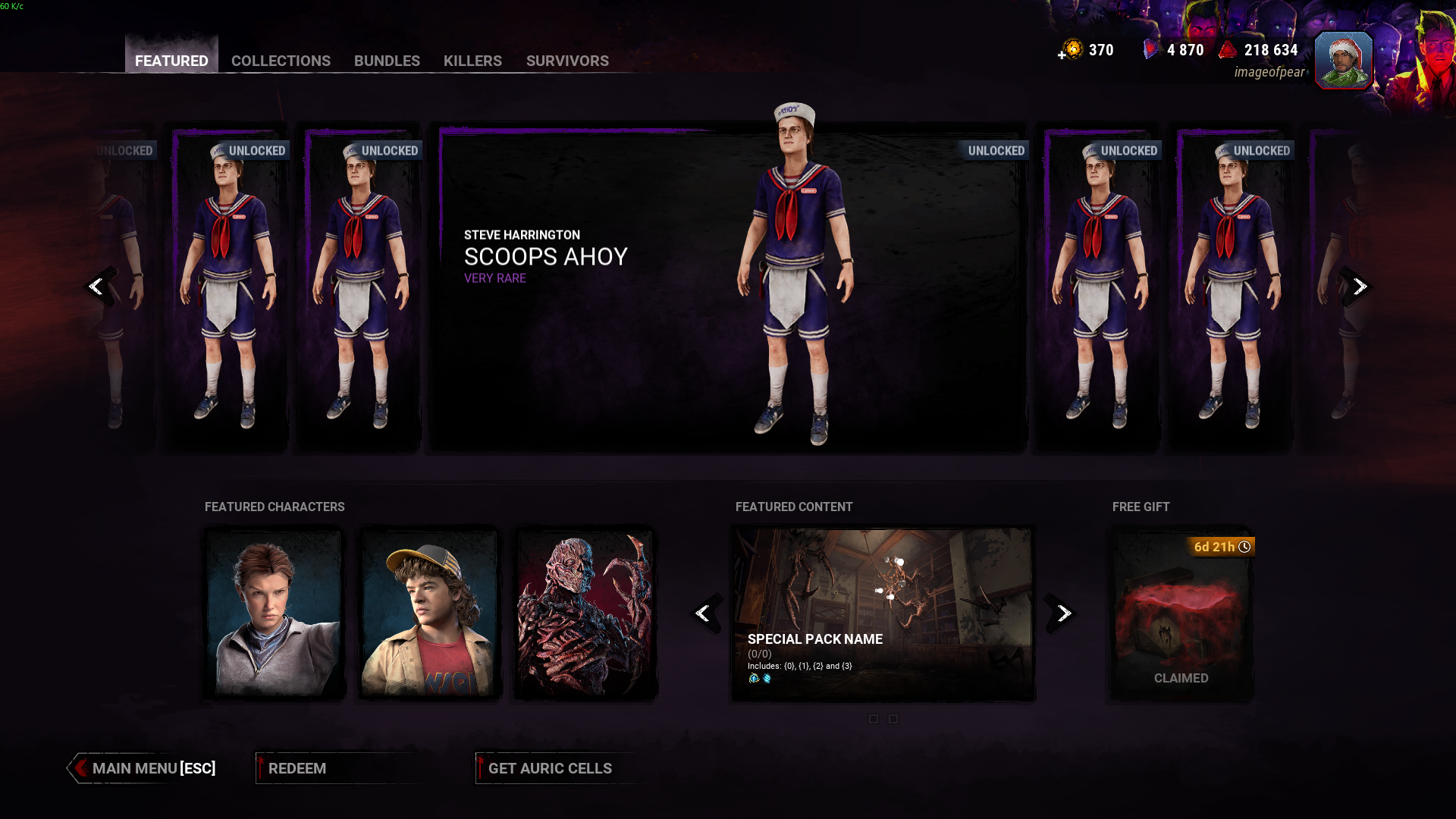The height and width of the screenshot is (819, 1456).
Task: Select the Killers tab
Action: coord(472,60)
